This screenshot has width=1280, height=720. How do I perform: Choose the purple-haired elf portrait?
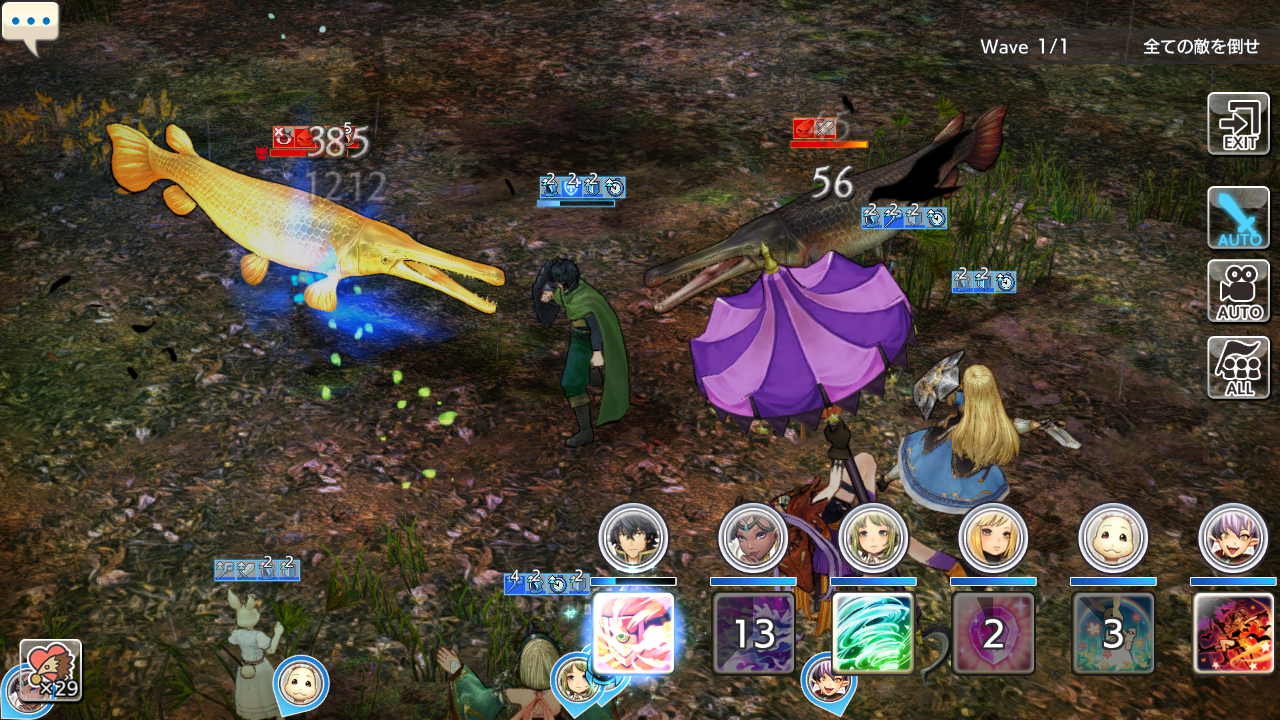tap(1233, 538)
